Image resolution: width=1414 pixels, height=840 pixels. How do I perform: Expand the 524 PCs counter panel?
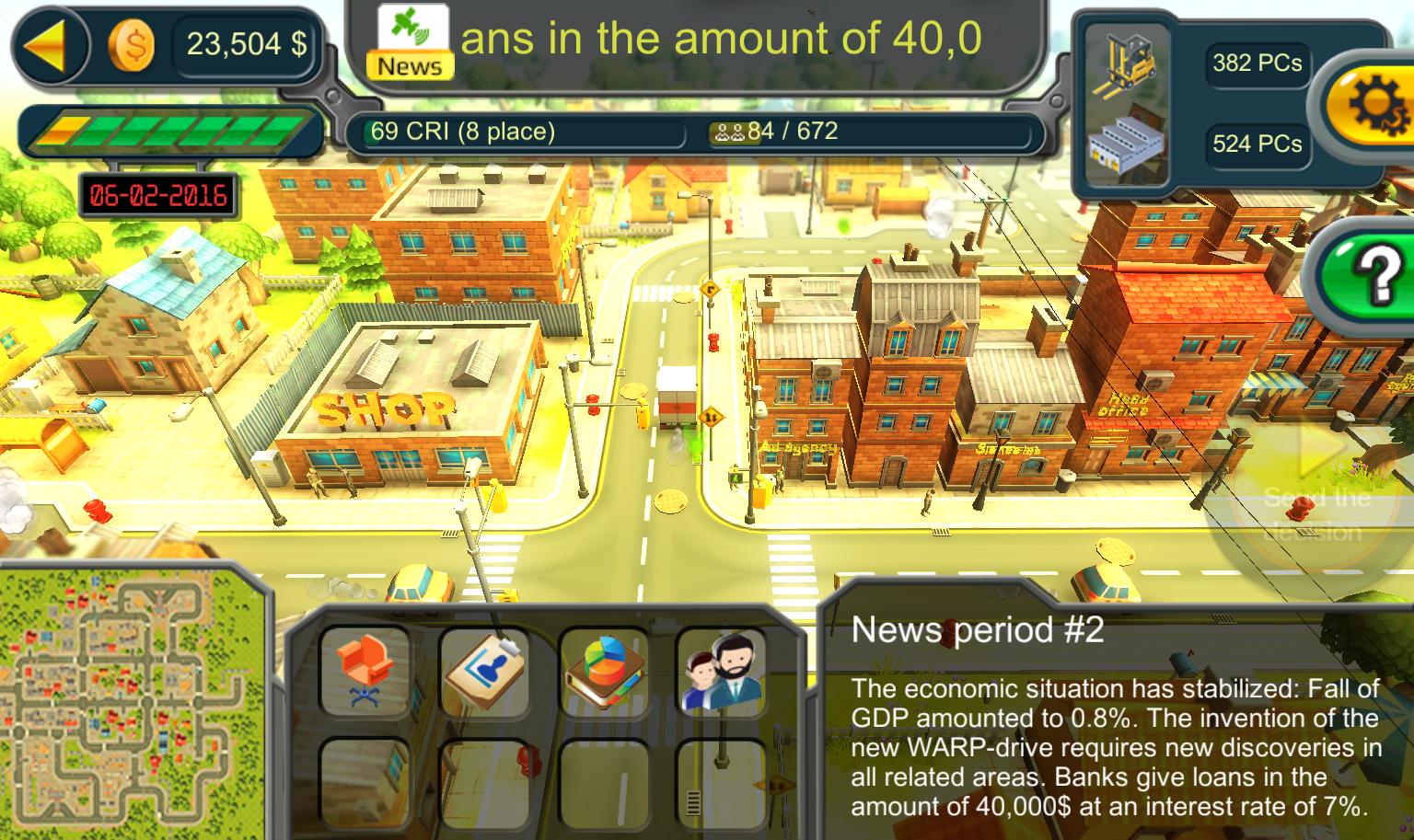click(x=1257, y=144)
